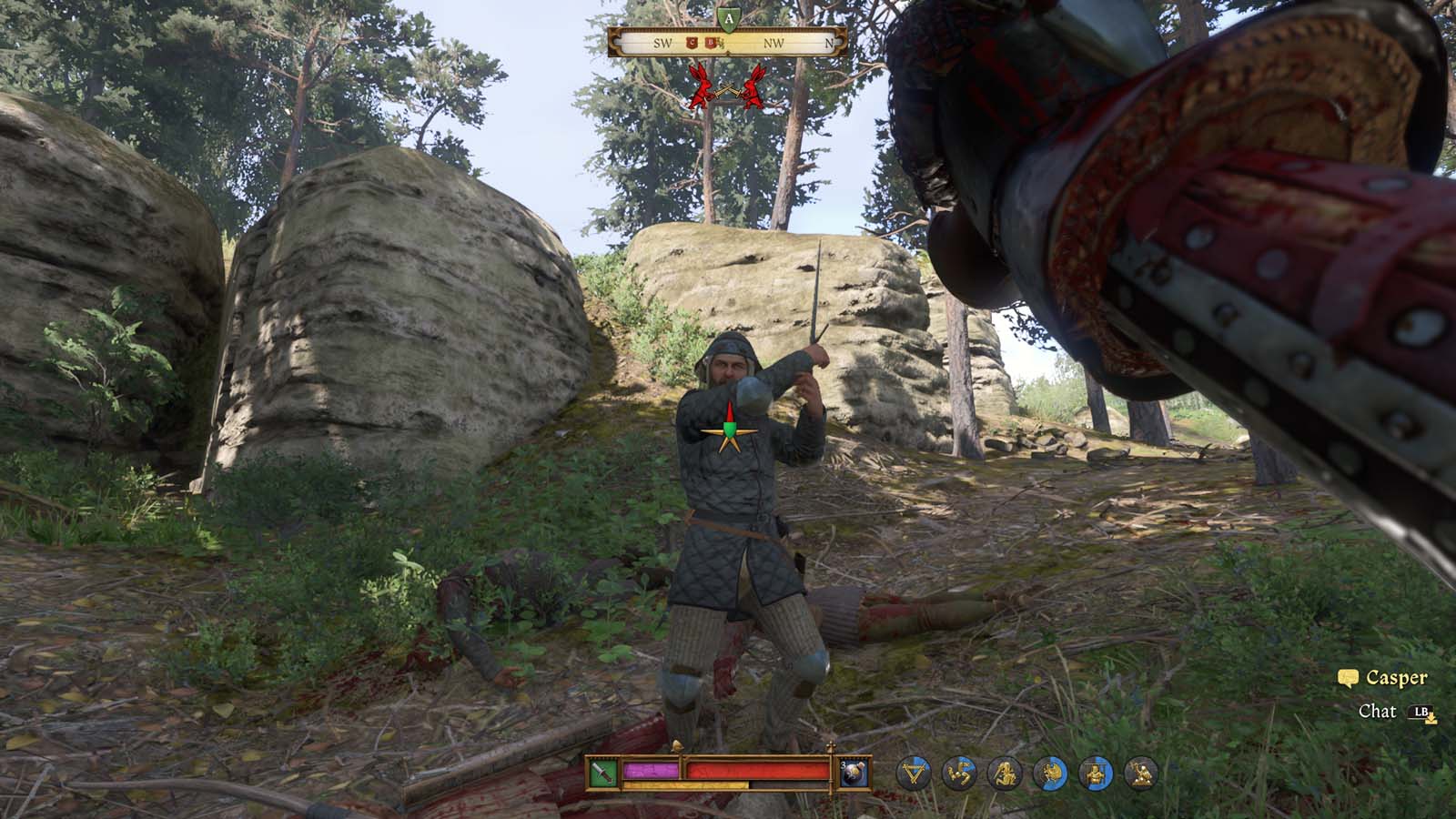Screen dimensions: 1456x819
Task: Click Casper's chat bubble icon
Action: [1349, 678]
